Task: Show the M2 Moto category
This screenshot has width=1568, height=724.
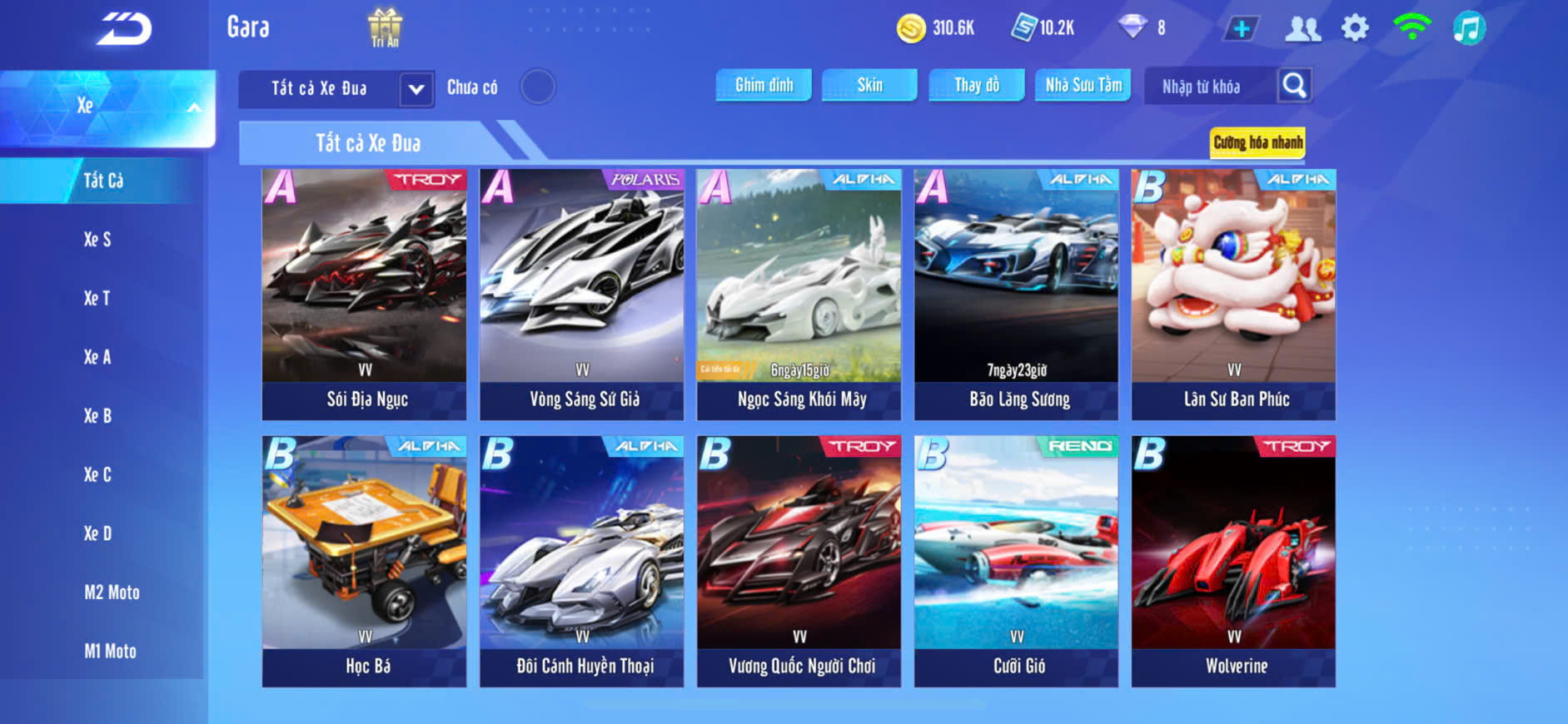Action: [112, 593]
